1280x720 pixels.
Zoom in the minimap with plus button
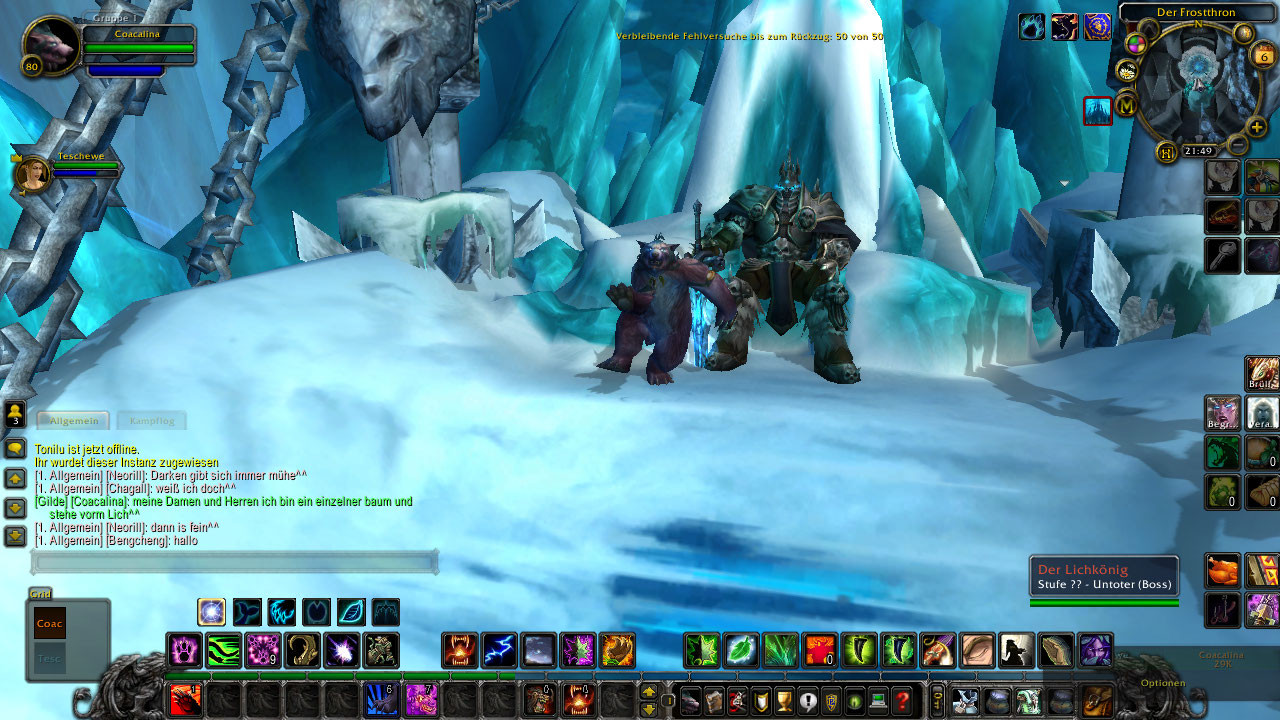[1257, 128]
